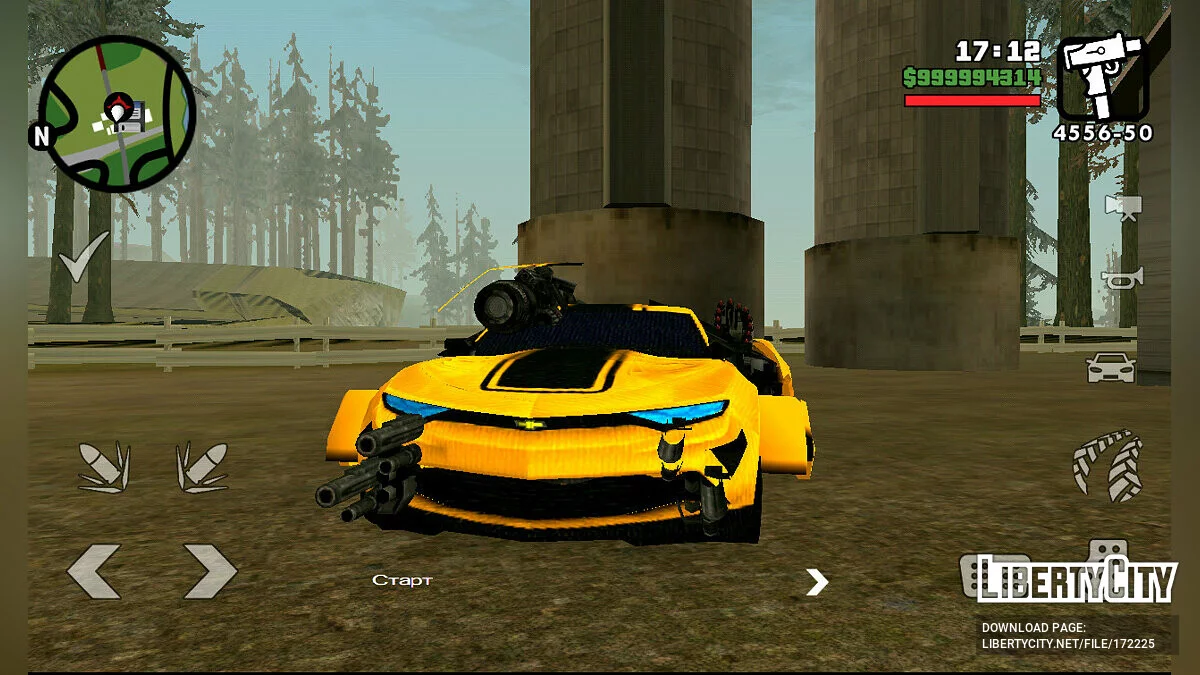Viewport: 1200px width, 675px height.
Task: Open the radar minimap
Action: coord(117,113)
